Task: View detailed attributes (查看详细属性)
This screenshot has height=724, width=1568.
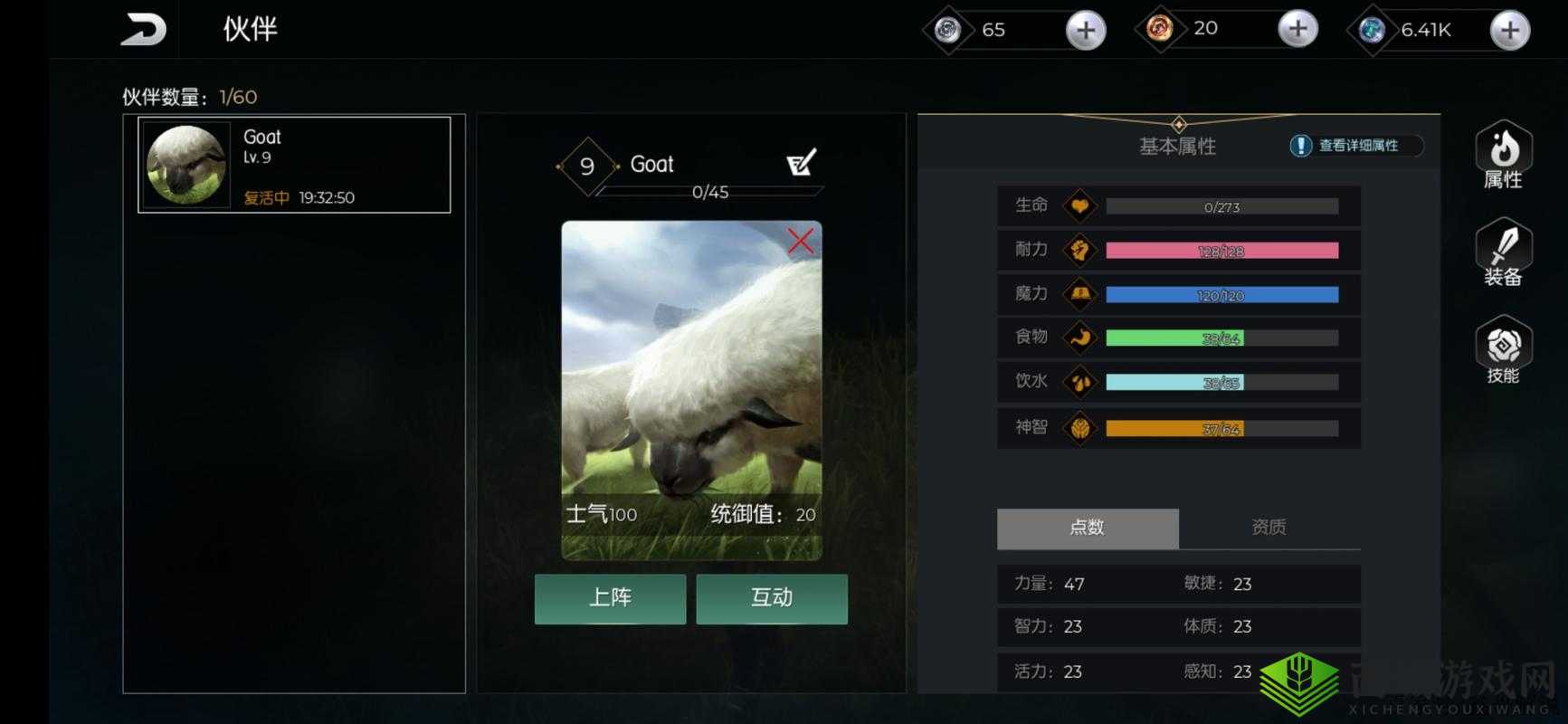Action: [1355, 146]
